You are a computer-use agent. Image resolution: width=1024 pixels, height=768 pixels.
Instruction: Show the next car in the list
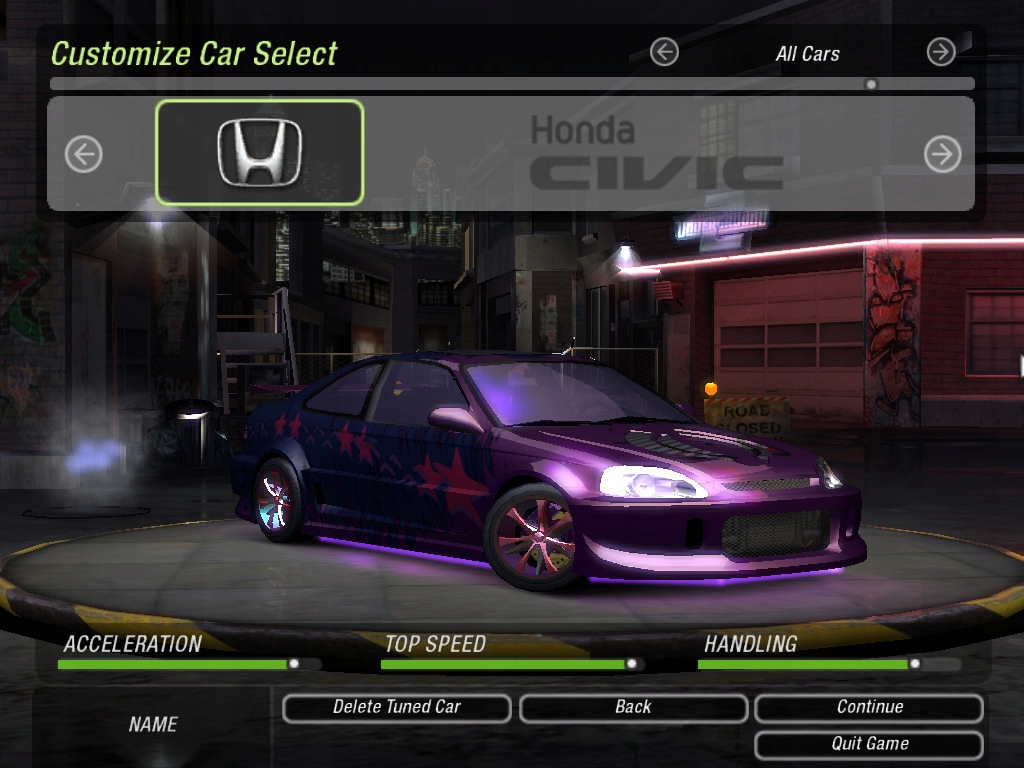point(942,154)
